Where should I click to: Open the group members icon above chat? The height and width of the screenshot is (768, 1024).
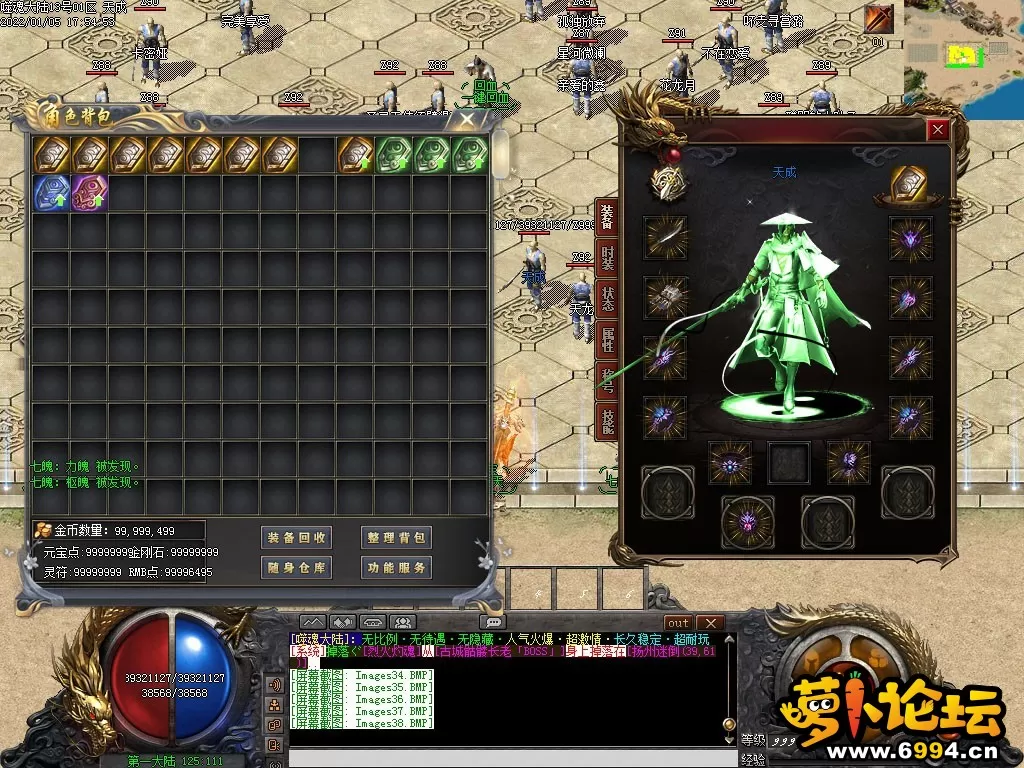coord(402,623)
